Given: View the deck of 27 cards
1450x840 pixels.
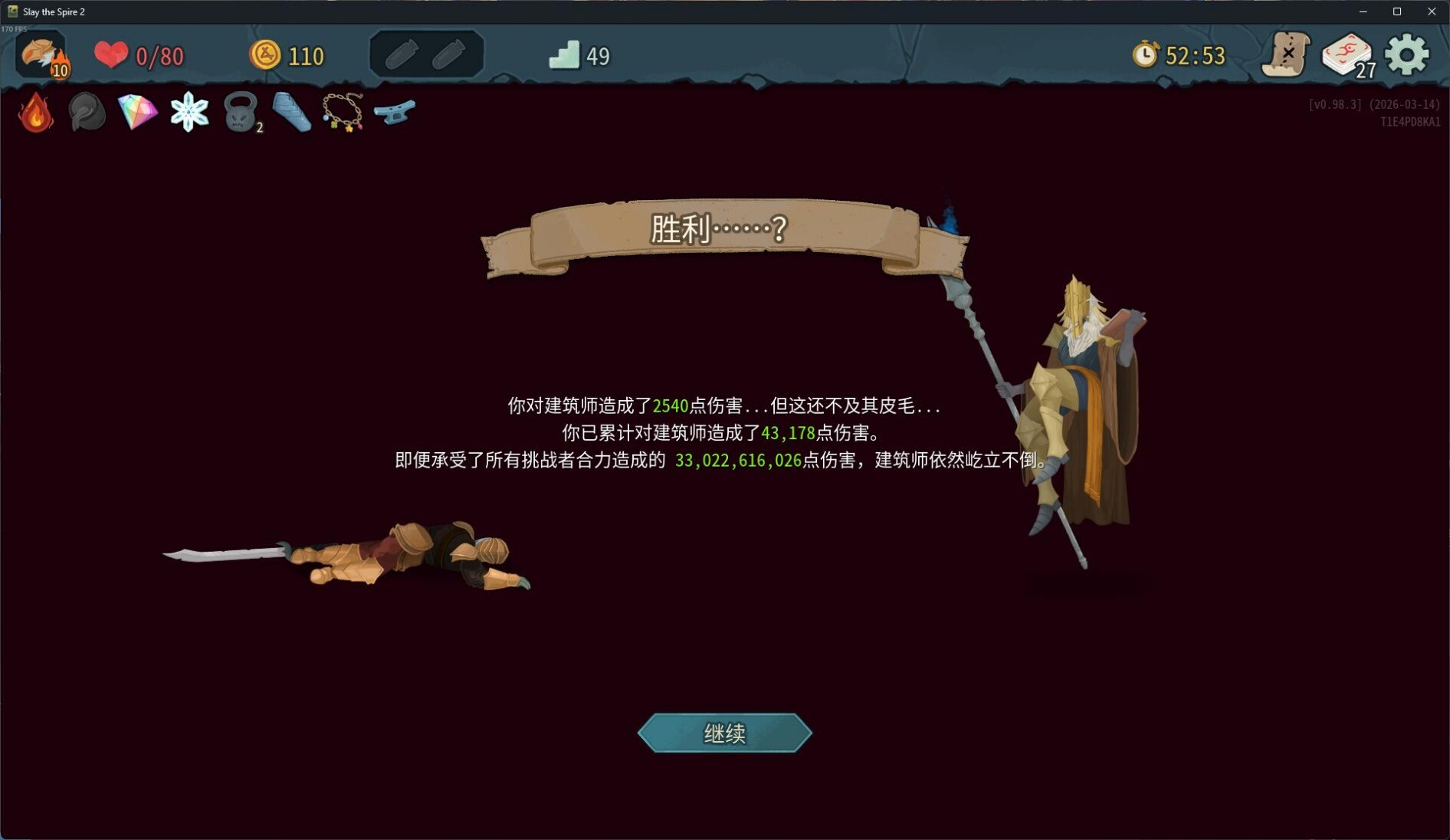Looking at the screenshot, I should click(1347, 55).
